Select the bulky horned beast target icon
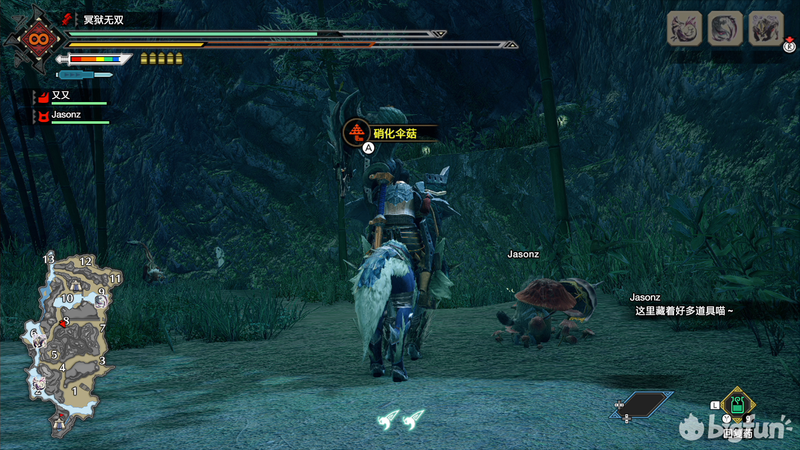This screenshot has width=800, height=450. 765,28
